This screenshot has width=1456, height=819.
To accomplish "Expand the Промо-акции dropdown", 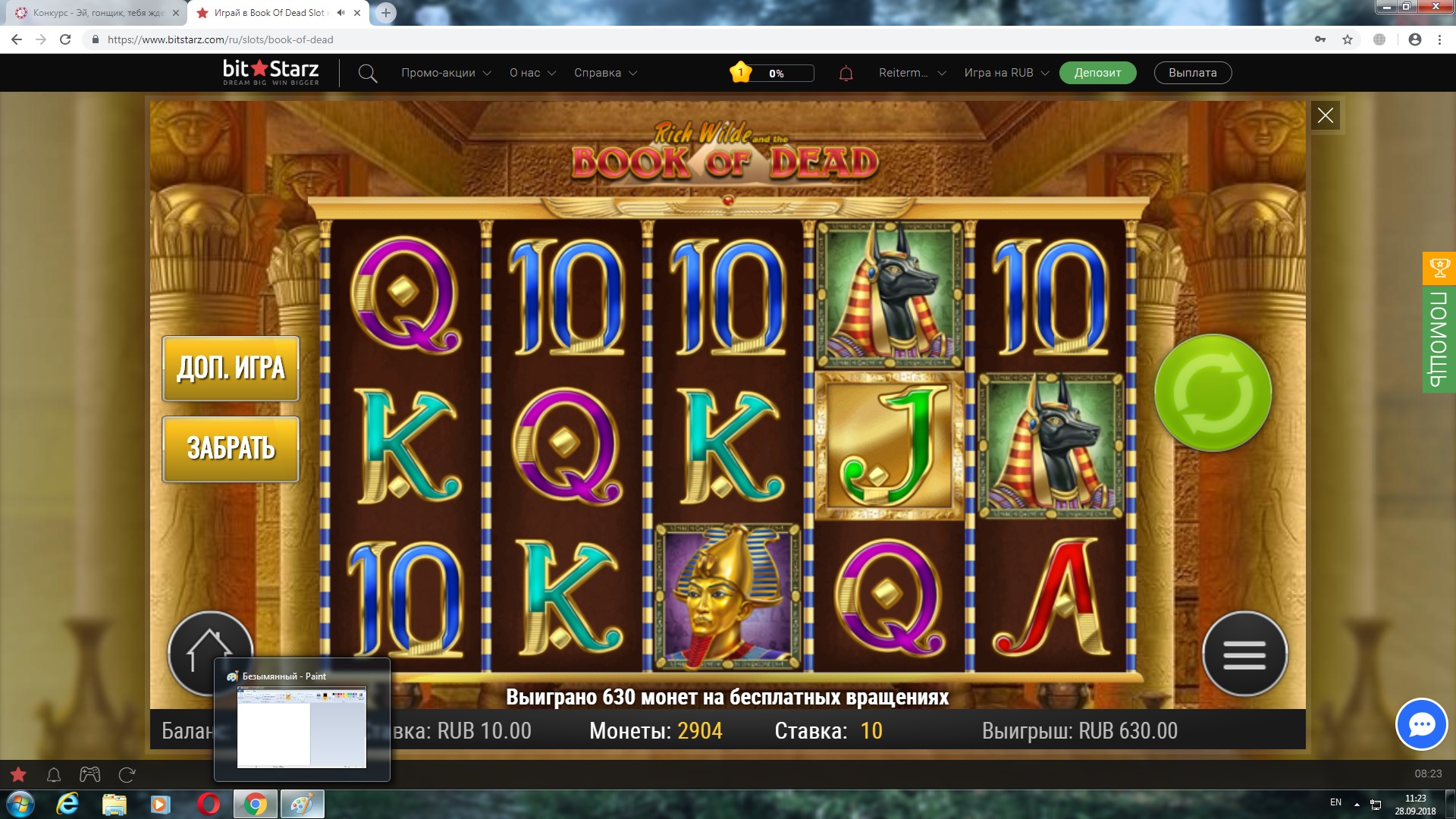I will pos(446,73).
